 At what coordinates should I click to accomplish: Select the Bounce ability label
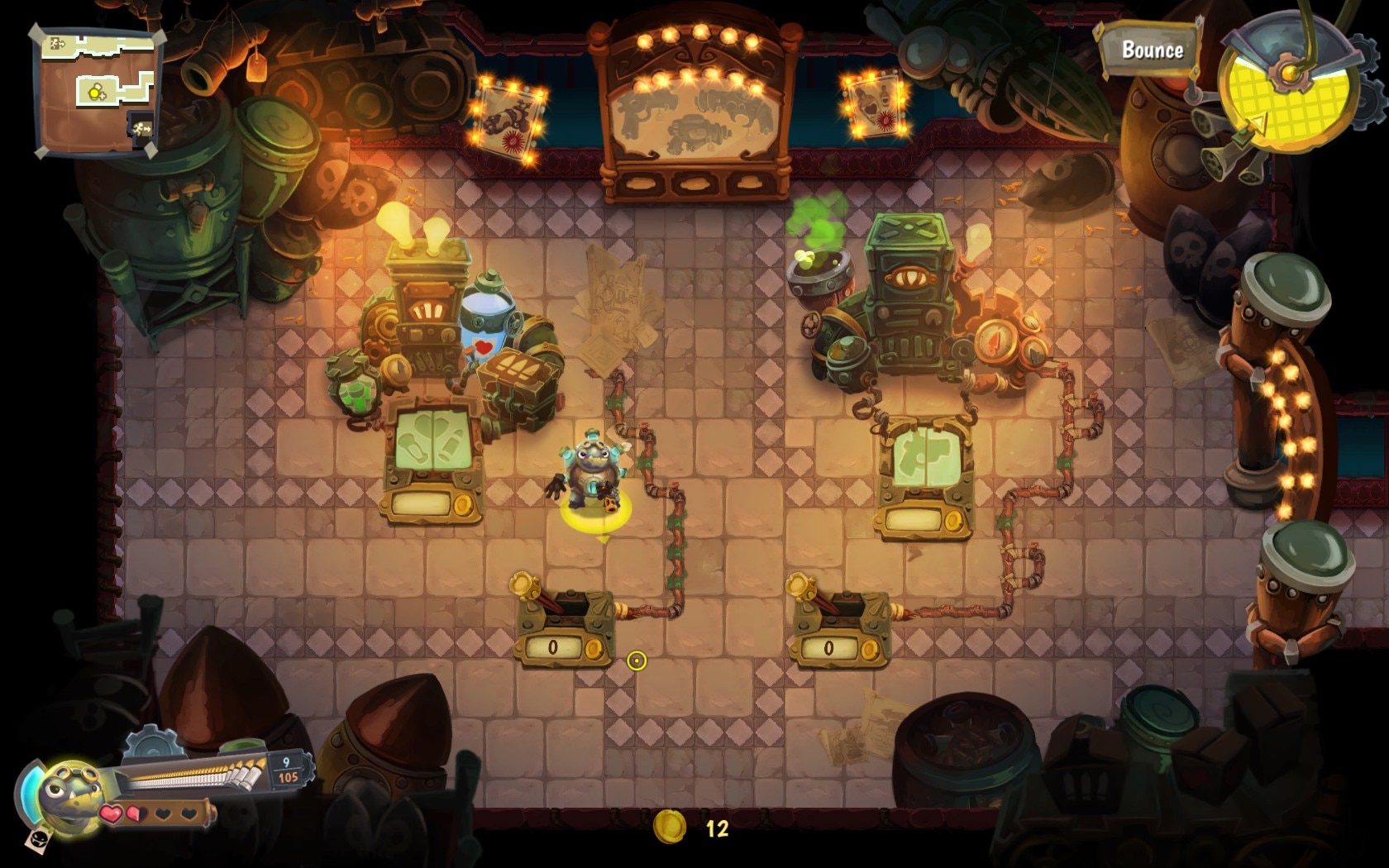point(1151,50)
